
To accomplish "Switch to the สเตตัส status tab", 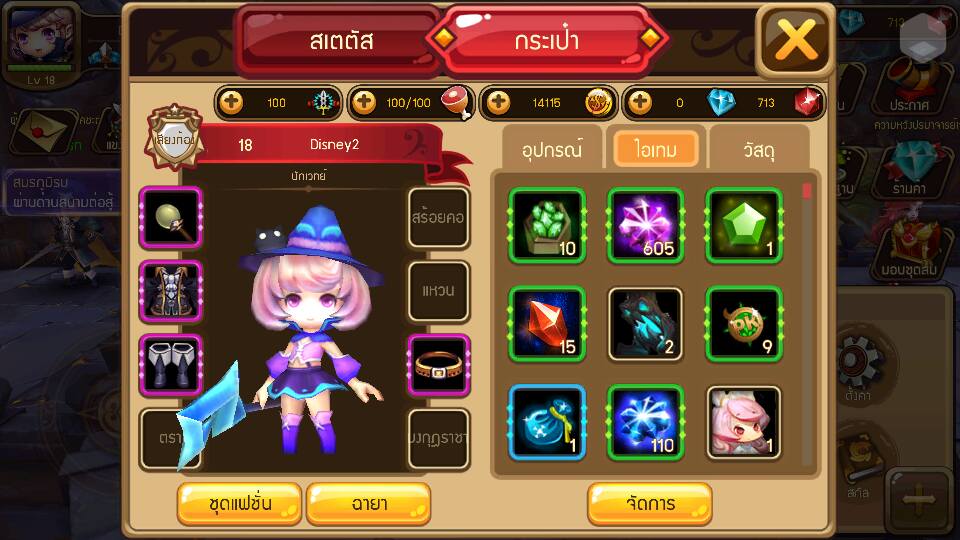I will (340, 41).
